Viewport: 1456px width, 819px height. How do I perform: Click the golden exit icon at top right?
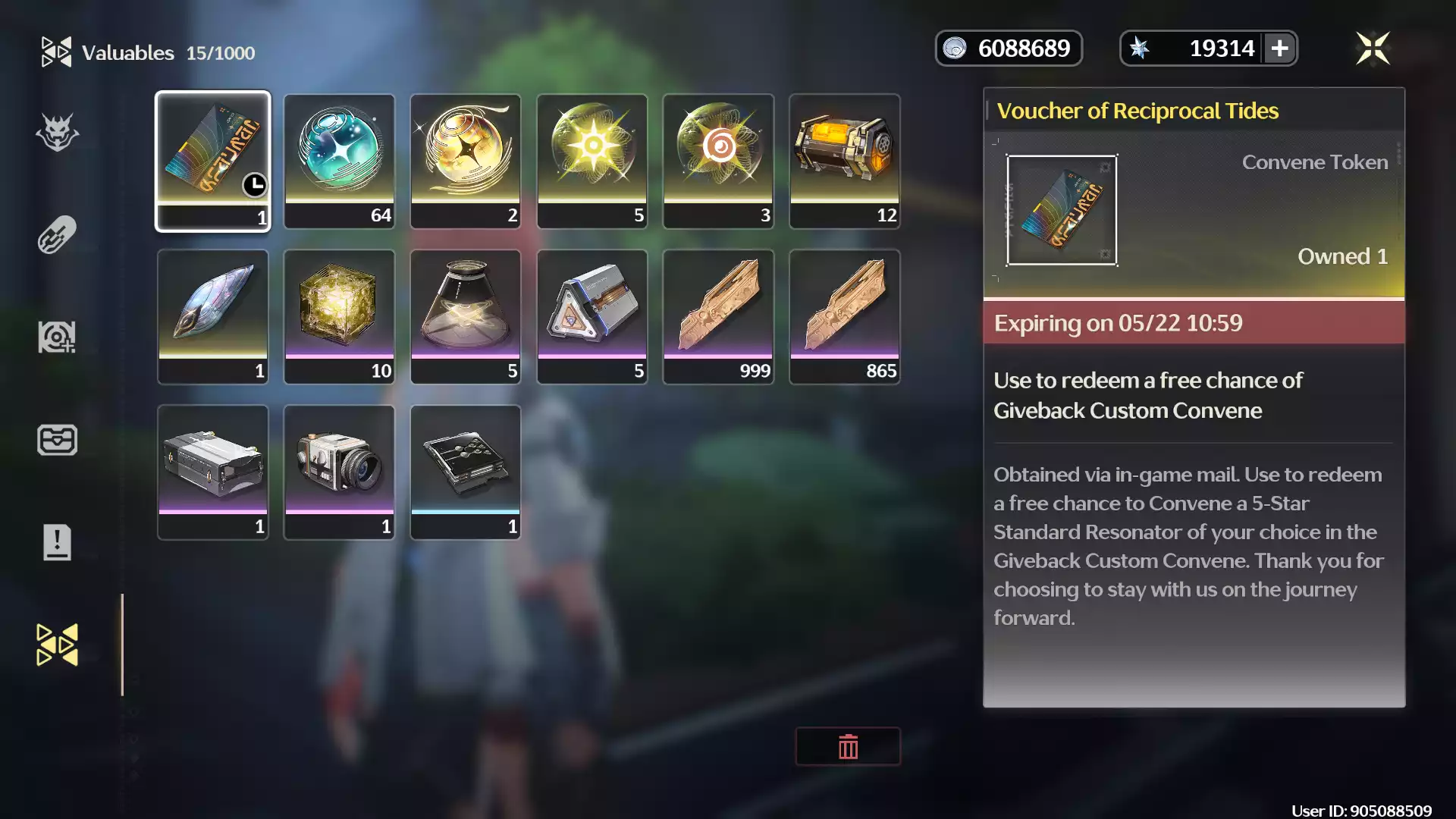(x=1375, y=47)
